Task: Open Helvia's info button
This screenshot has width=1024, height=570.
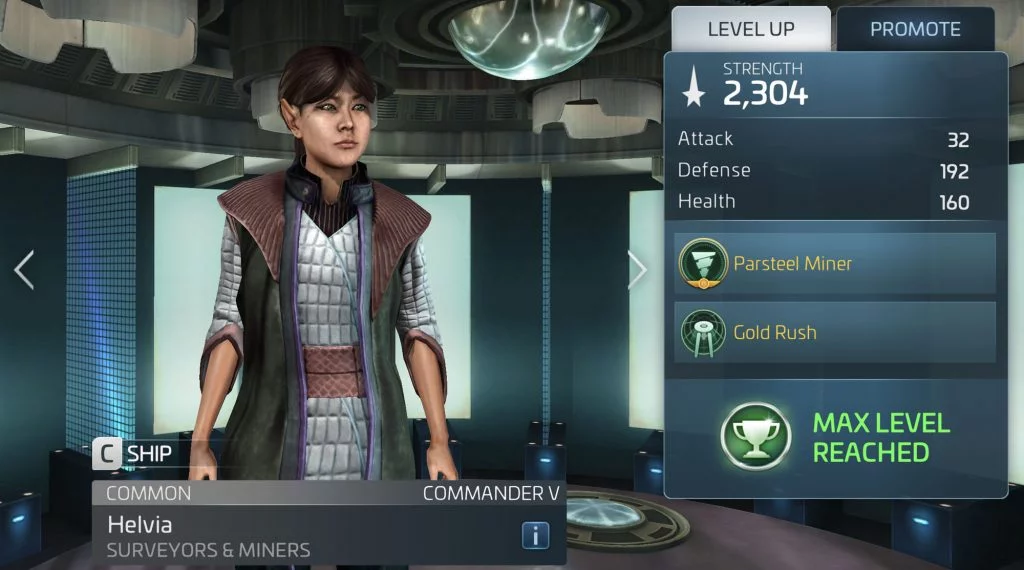Action: point(536,535)
